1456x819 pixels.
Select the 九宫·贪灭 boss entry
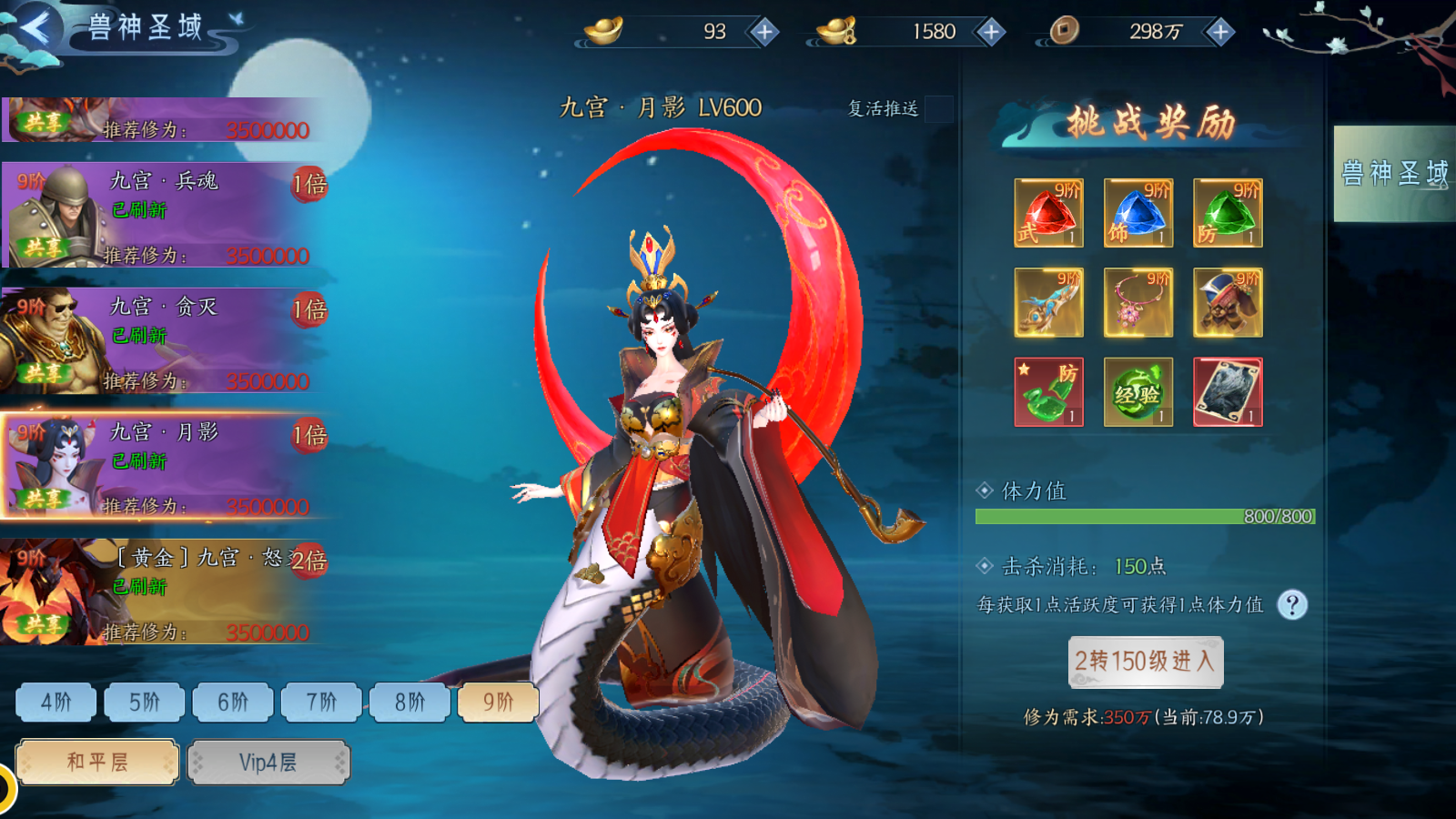pos(164,341)
